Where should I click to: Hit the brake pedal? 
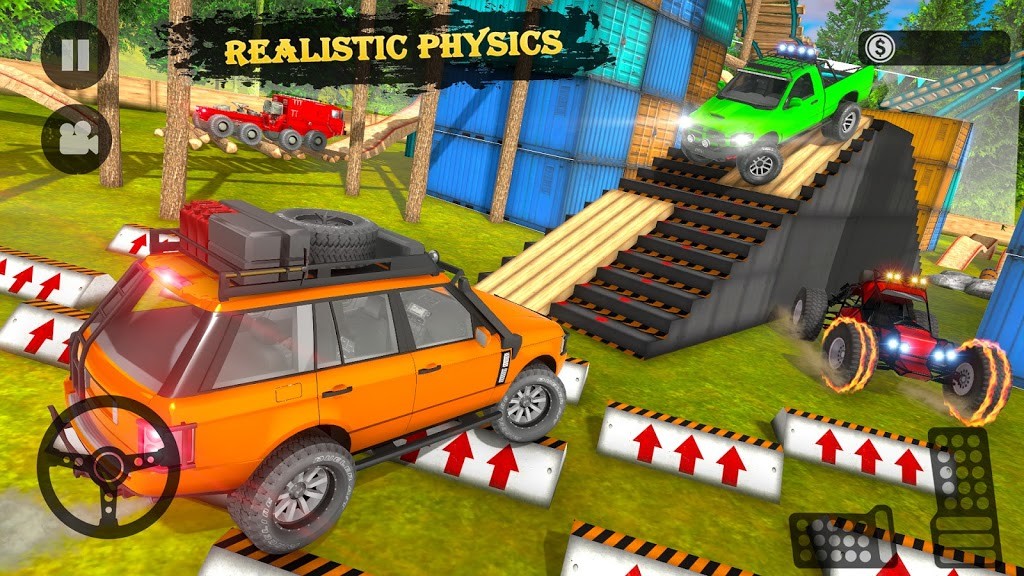(x=842, y=539)
